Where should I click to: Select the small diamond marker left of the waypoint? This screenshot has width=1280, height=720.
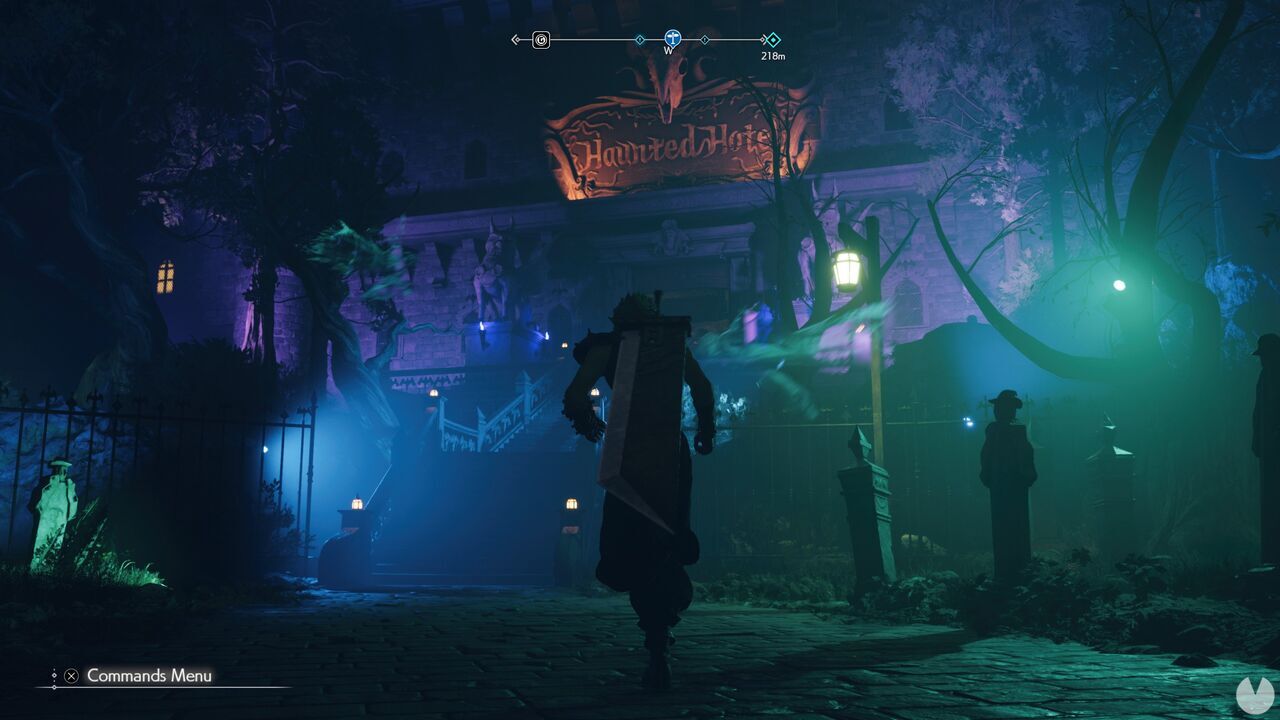coord(640,40)
